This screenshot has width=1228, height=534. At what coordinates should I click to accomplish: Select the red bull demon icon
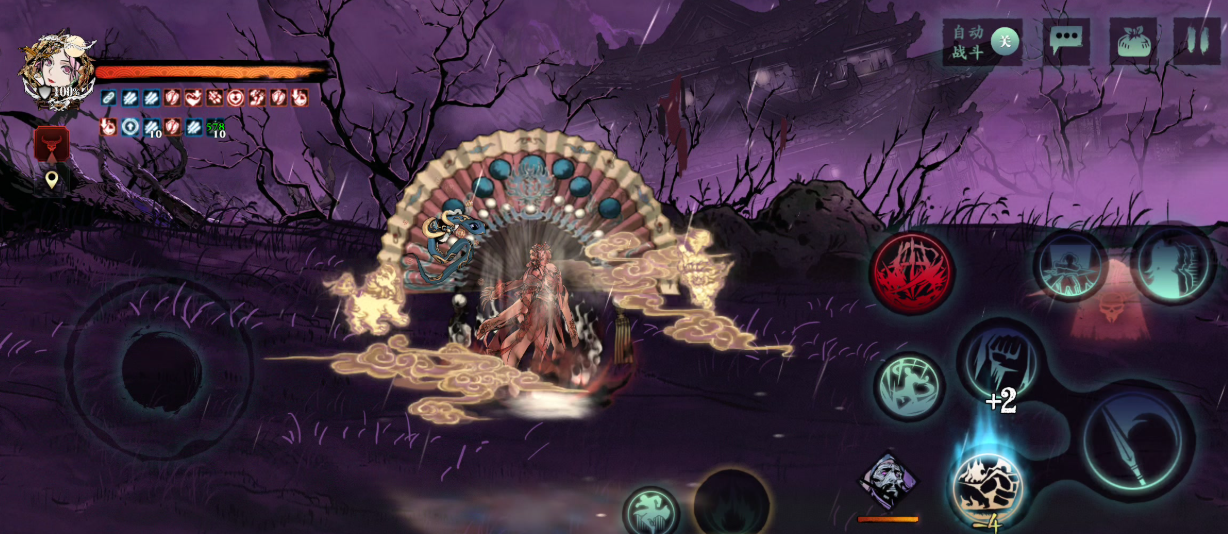tap(52, 143)
